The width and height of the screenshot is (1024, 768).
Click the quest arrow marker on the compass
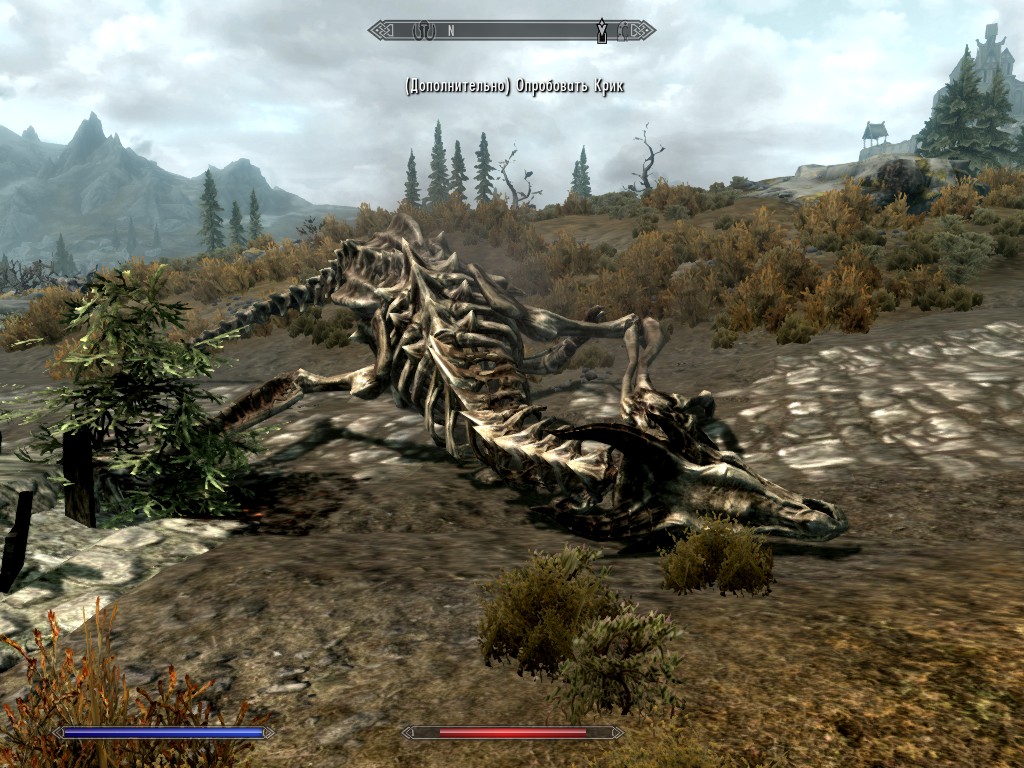click(x=601, y=30)
